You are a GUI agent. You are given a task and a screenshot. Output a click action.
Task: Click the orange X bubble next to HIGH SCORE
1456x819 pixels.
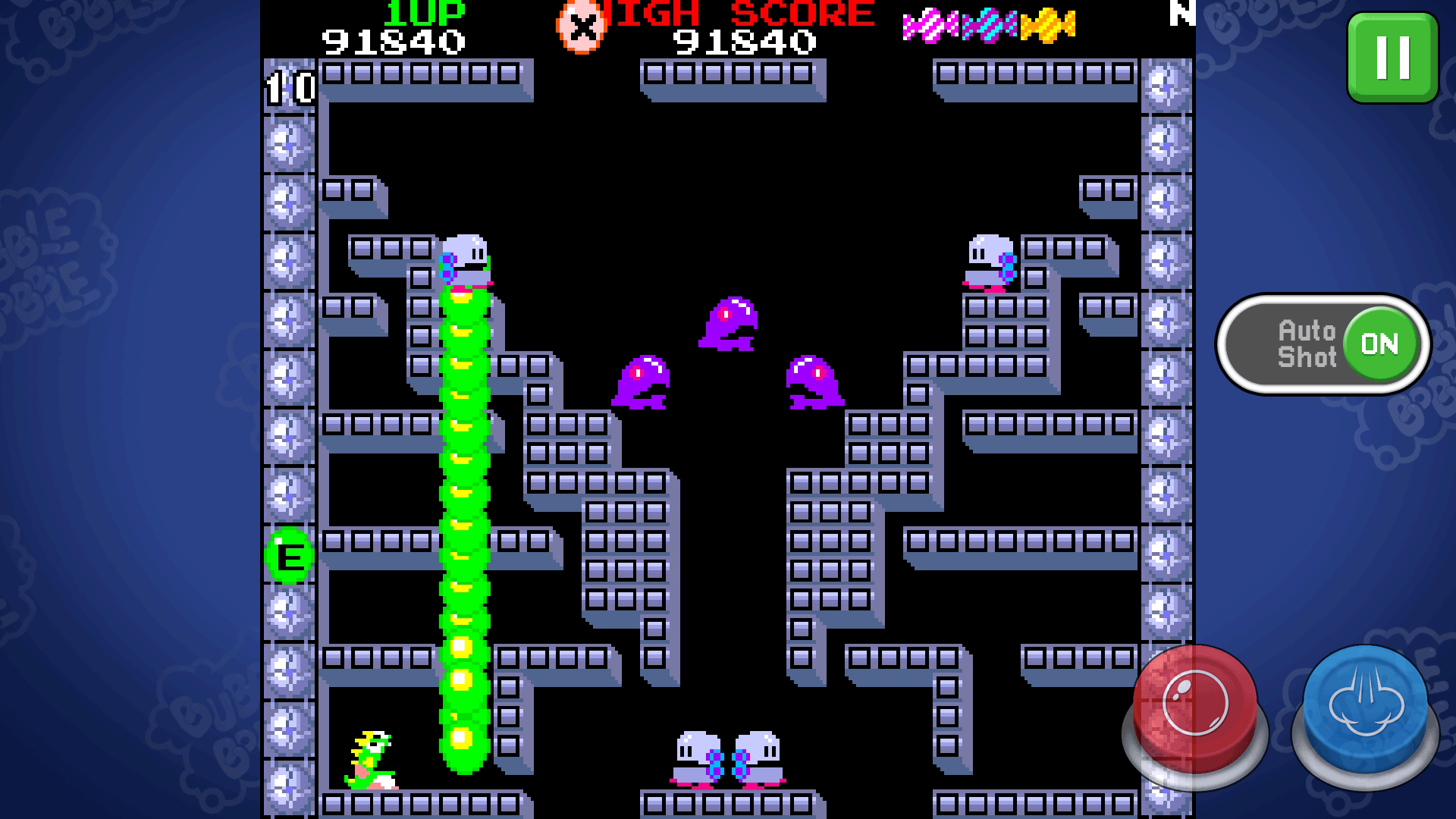581,27
